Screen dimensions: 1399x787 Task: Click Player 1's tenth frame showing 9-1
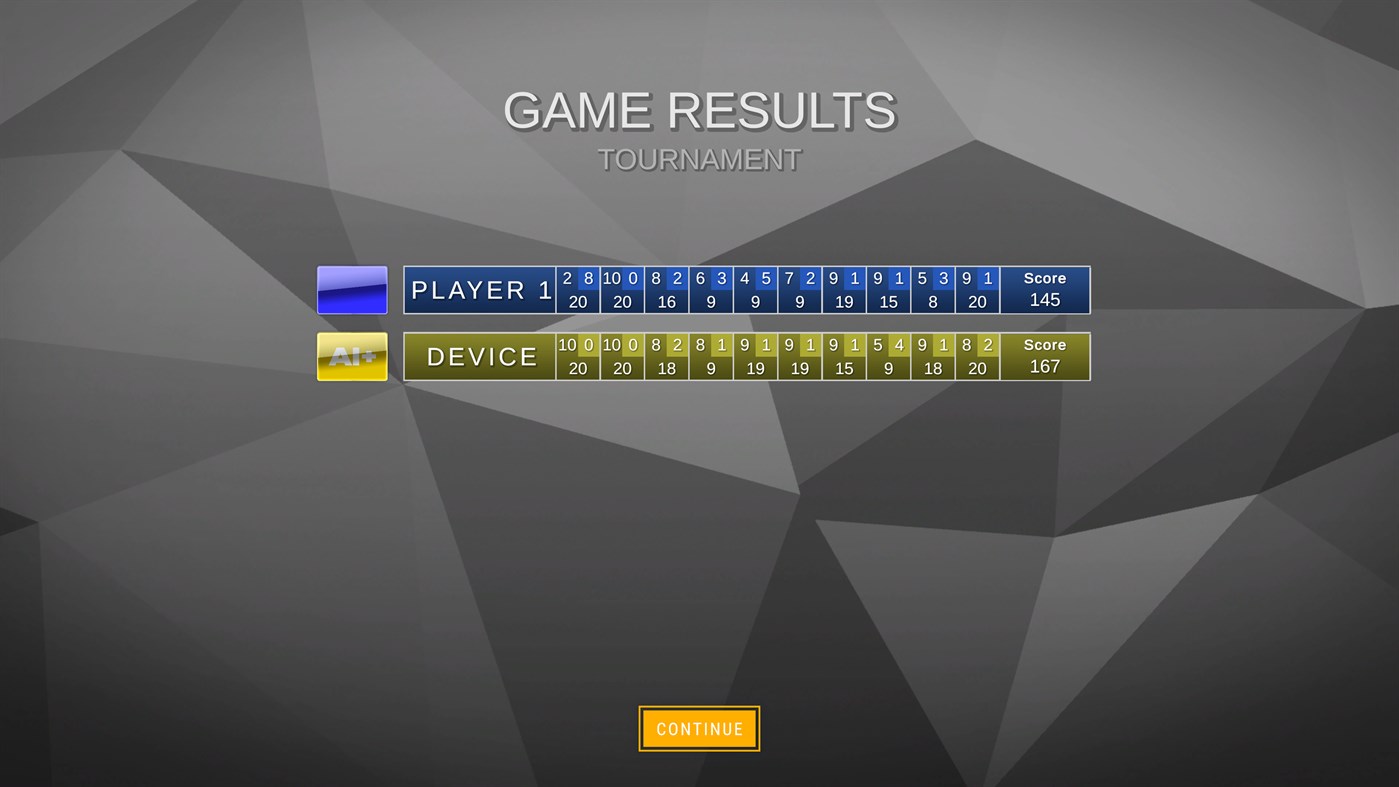pos(977,290)
